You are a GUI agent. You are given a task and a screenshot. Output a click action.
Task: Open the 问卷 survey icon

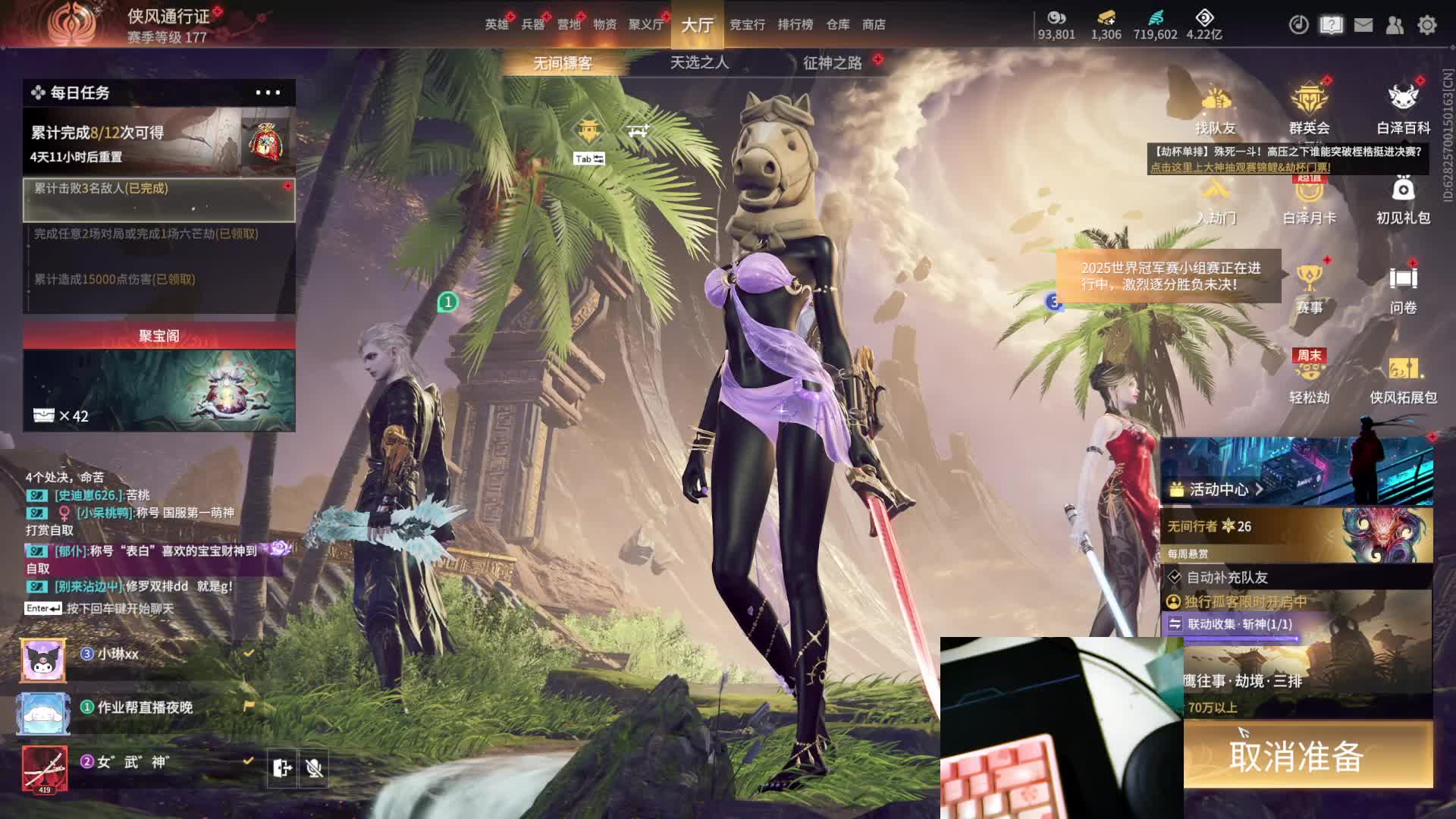tap(1403, 289)
